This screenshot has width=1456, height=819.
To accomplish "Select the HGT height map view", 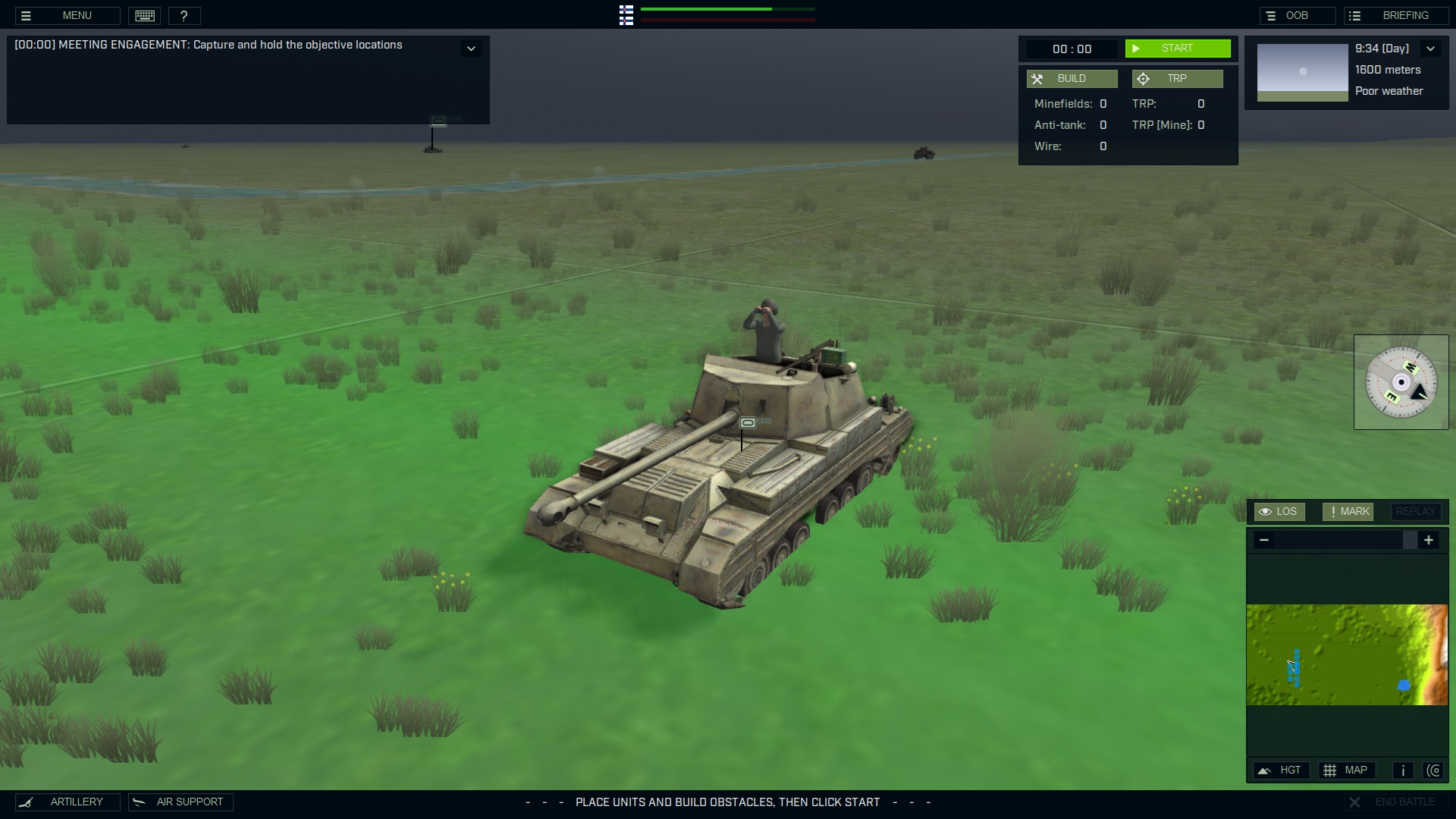I will [x=1282, y=770].
